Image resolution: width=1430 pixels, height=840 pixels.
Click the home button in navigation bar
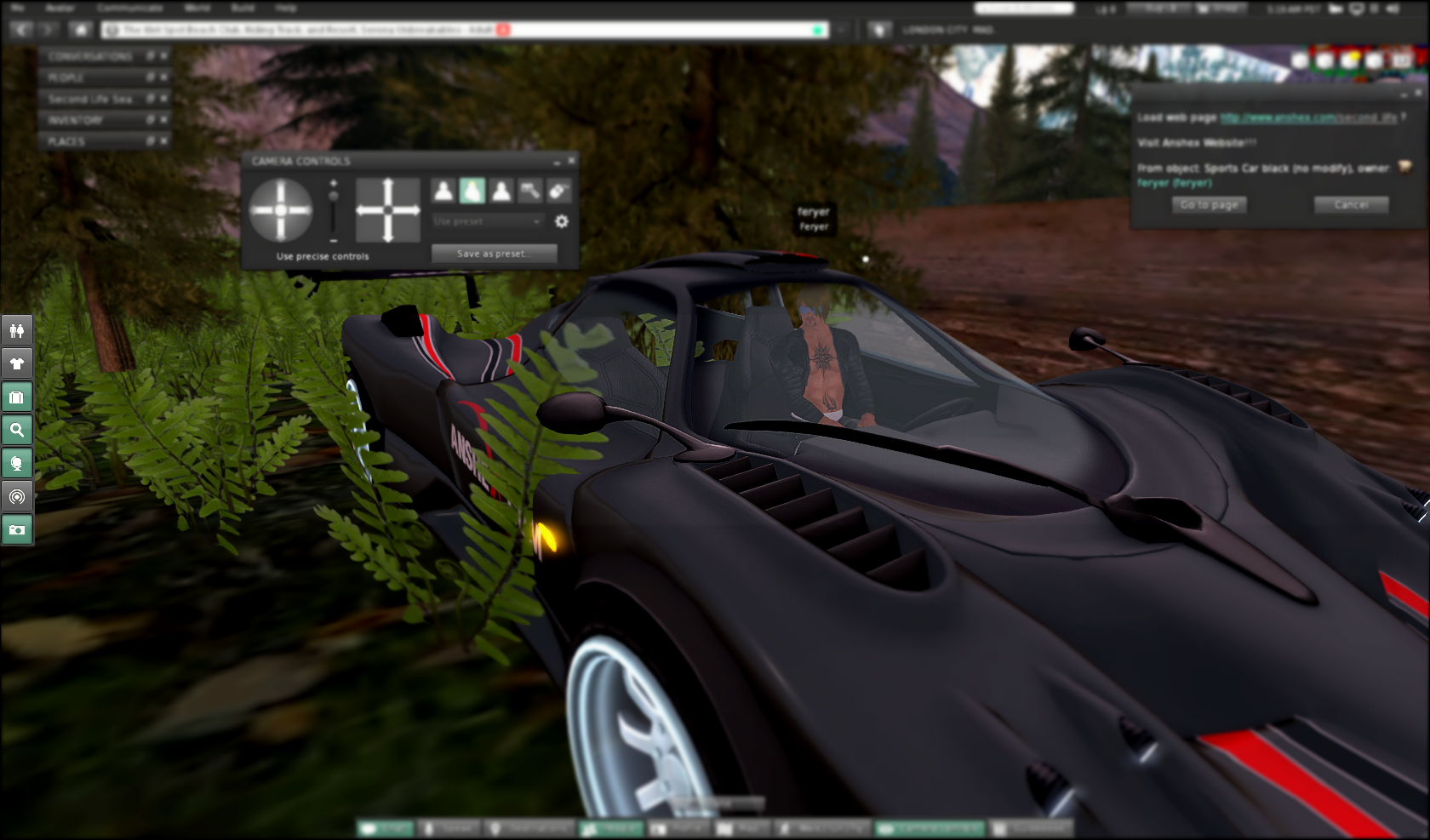coord(81,30)
